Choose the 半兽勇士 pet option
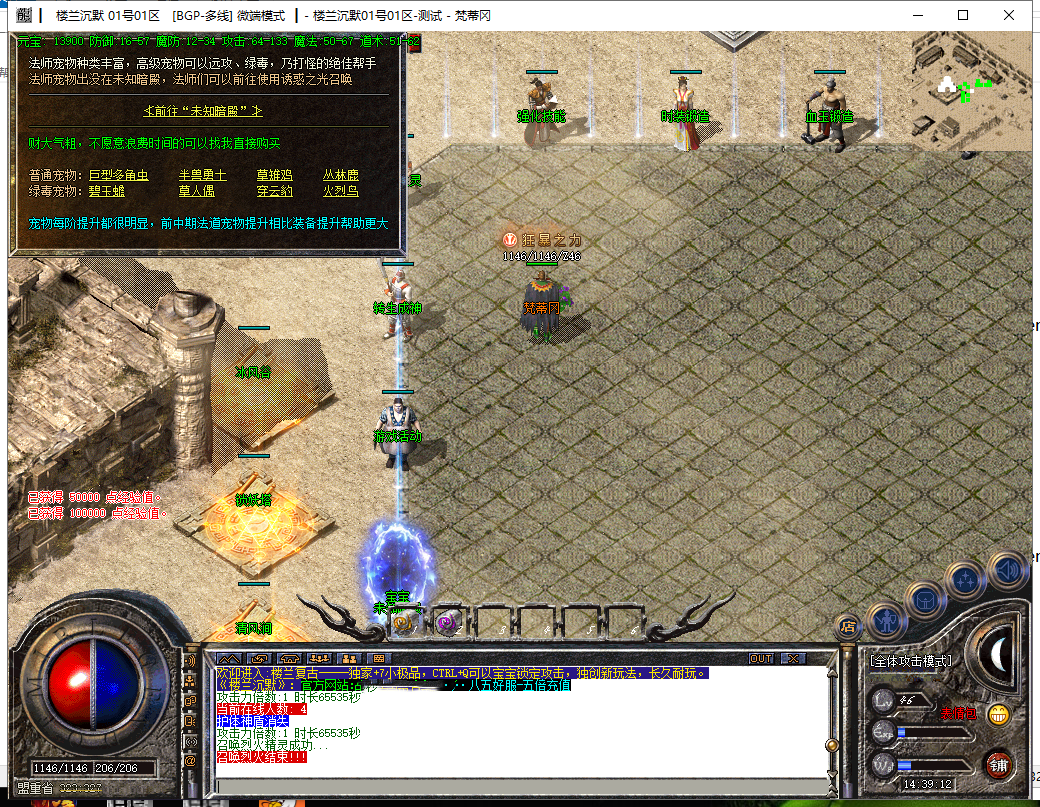 coord(202,175)
